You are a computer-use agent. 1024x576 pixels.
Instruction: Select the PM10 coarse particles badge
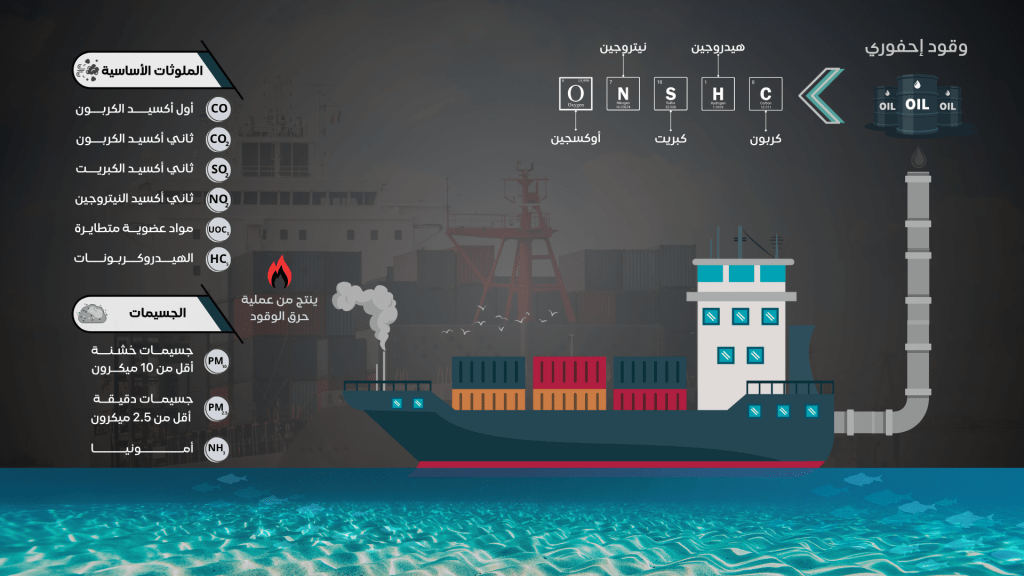pos(216,362)
